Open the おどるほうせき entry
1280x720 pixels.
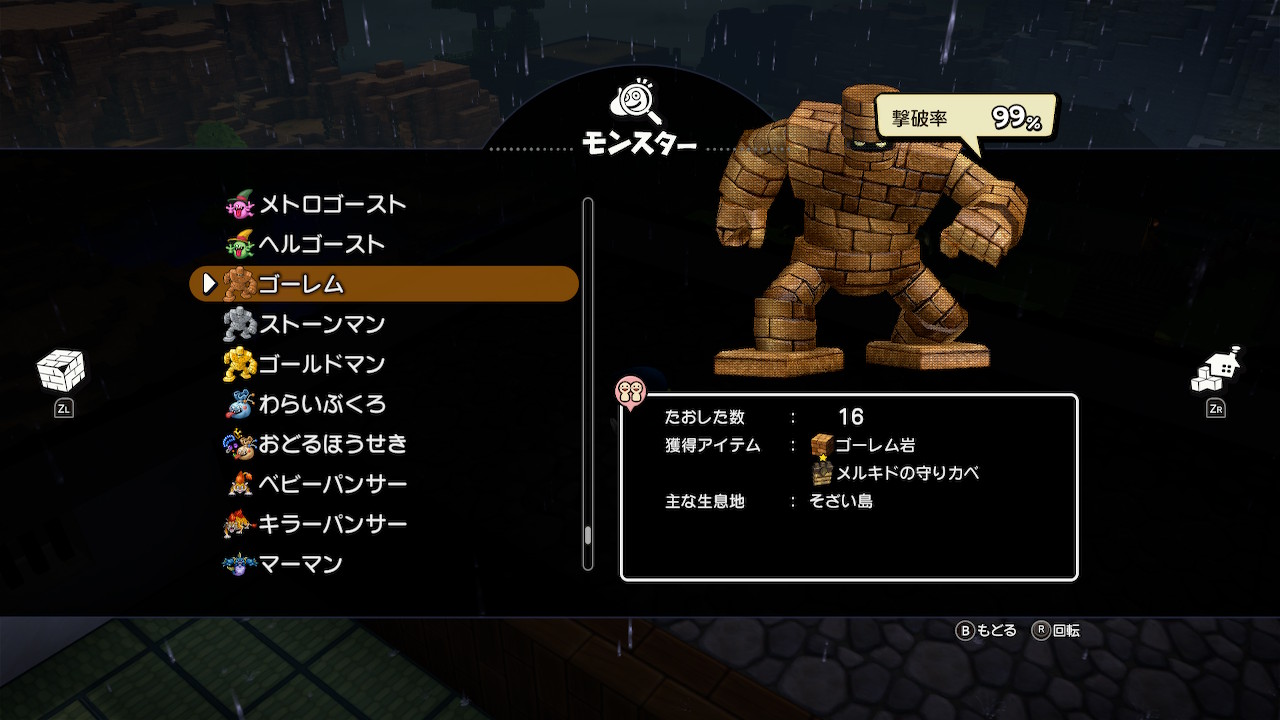pos(332,444)
